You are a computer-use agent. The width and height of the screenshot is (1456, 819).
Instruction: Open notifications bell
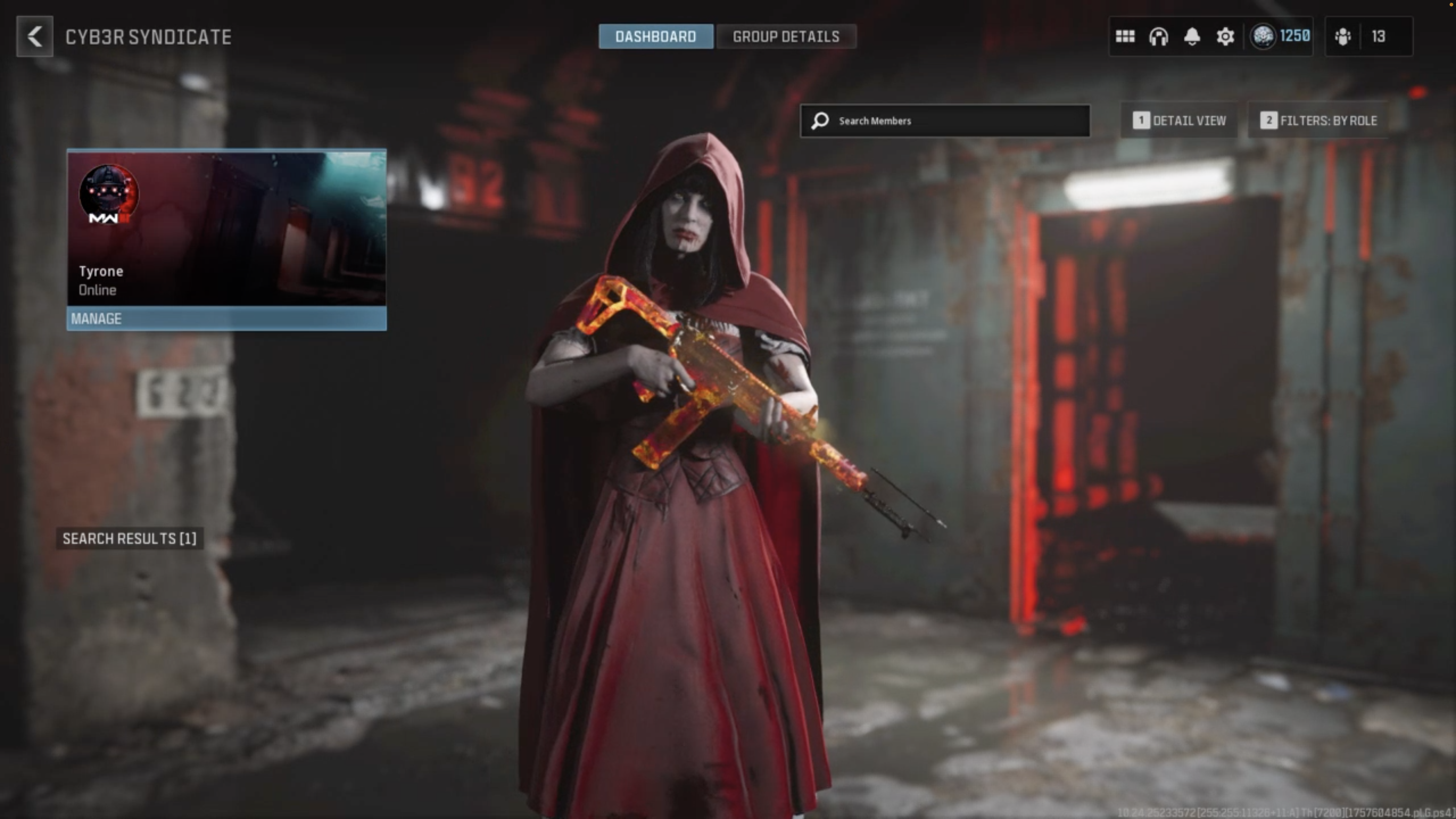click(x=1192, y=37)
